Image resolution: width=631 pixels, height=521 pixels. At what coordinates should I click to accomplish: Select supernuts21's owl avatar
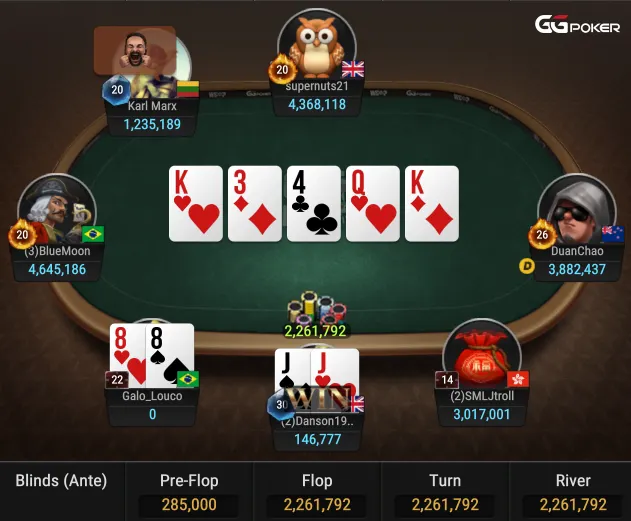tap(316, 46)
